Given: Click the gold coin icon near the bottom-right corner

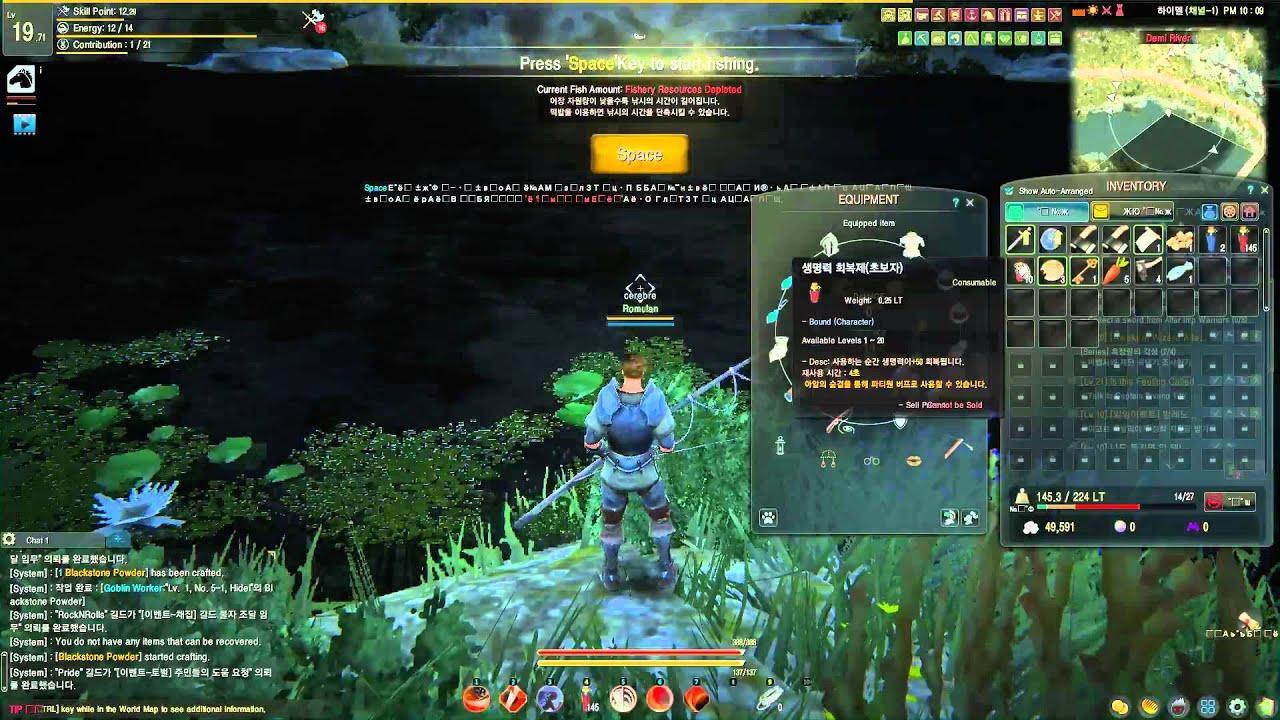Looking at the screenshot, I should pos(1119,706).
